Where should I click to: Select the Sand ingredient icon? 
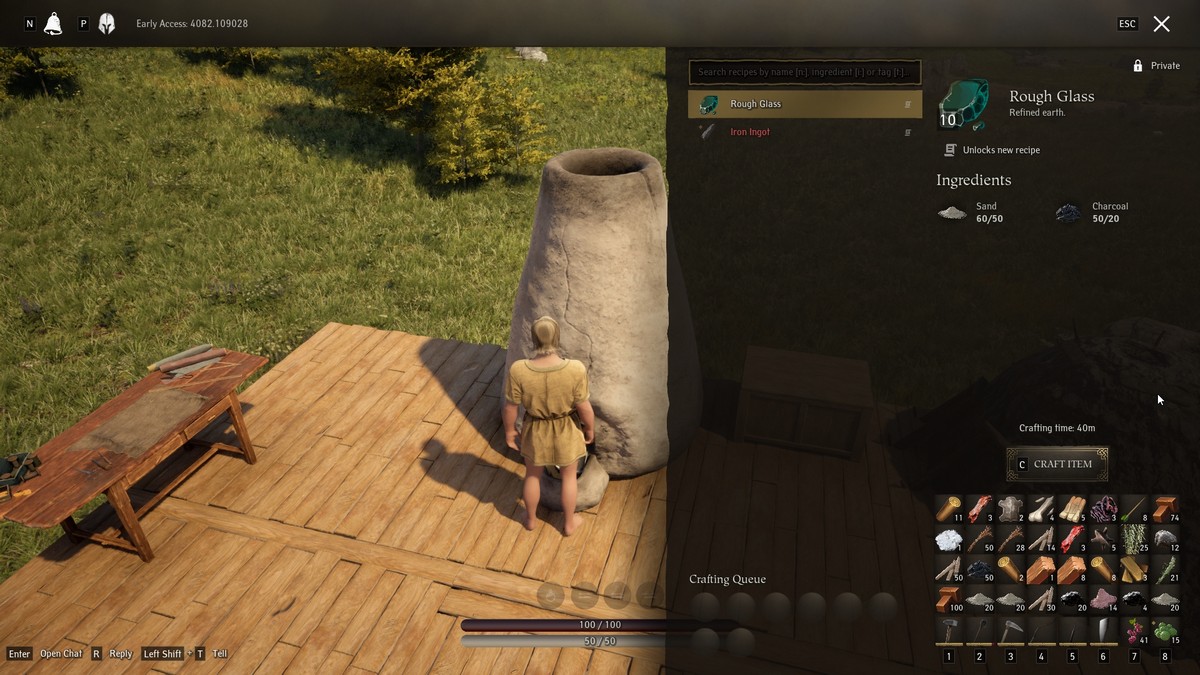[x=952, y=212]
